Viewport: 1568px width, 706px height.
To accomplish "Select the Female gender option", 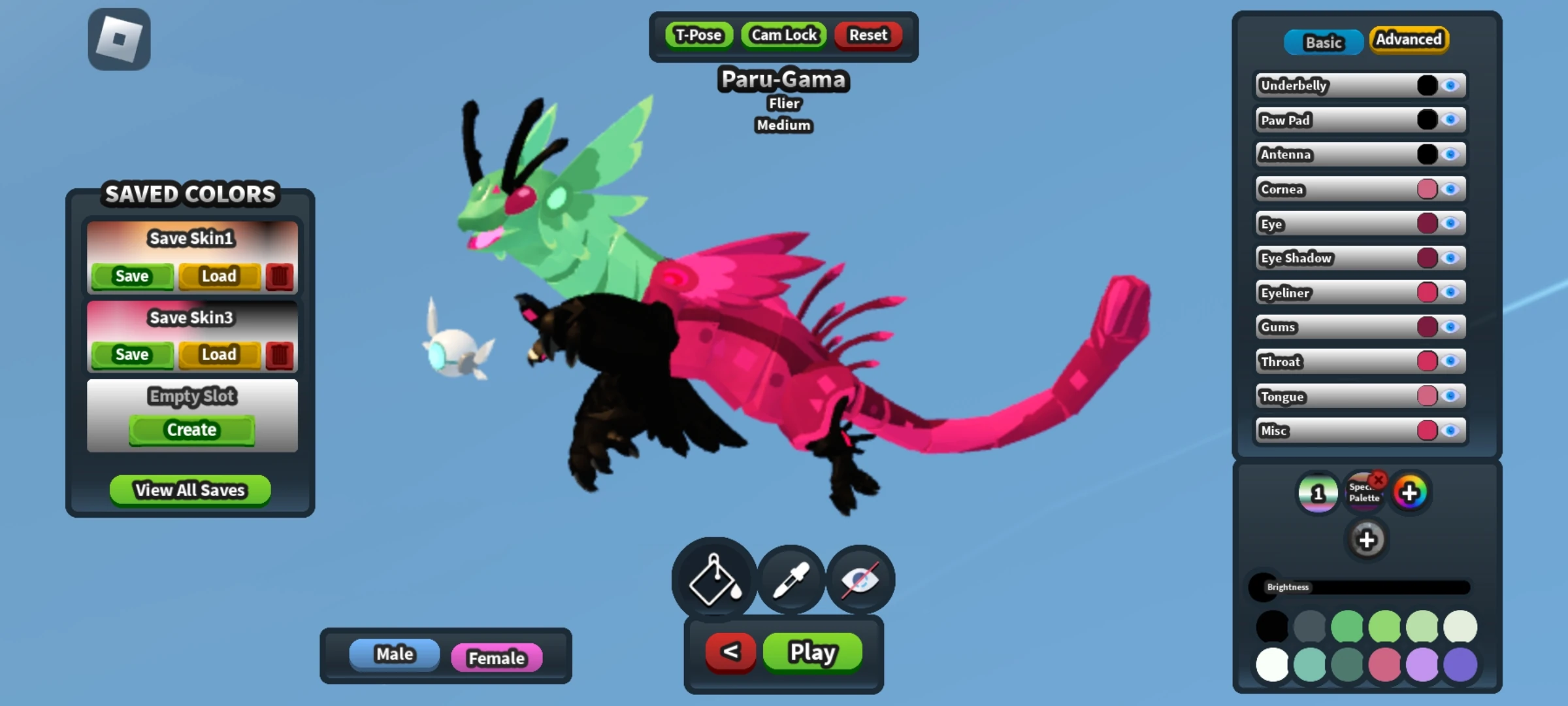I will tap(497, 658).
